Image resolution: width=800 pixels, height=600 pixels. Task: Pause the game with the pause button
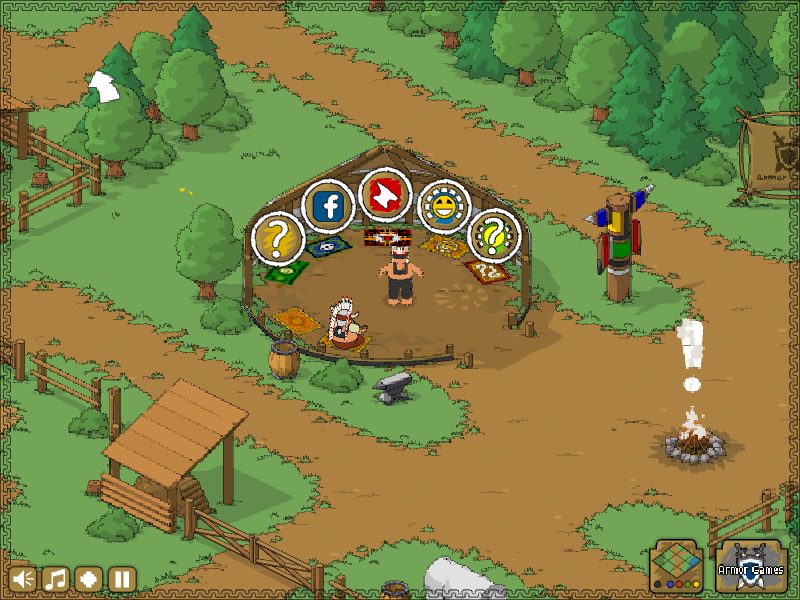122,579
